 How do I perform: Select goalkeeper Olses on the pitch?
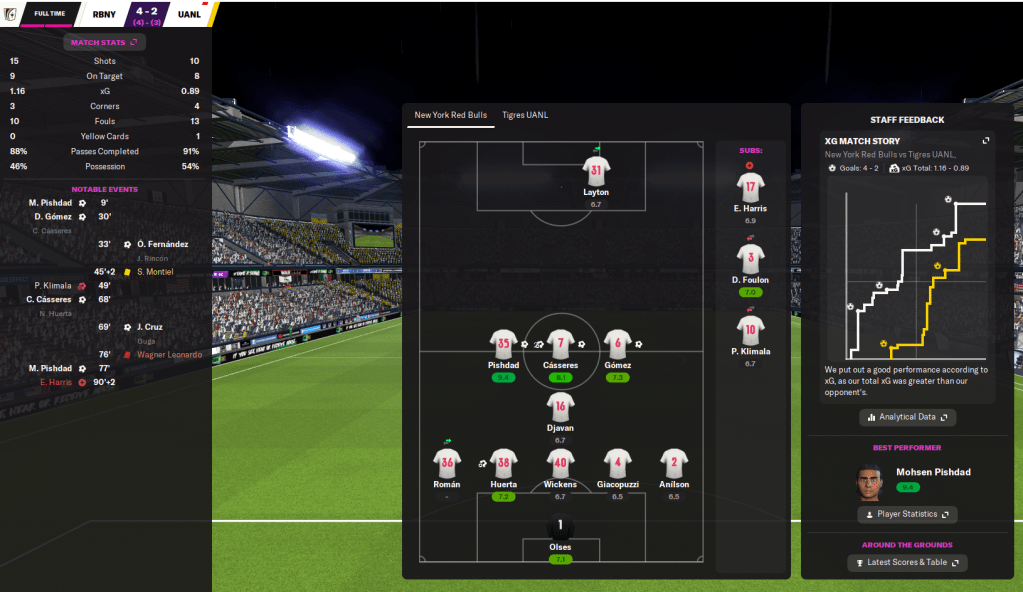[x=560, y=527]
